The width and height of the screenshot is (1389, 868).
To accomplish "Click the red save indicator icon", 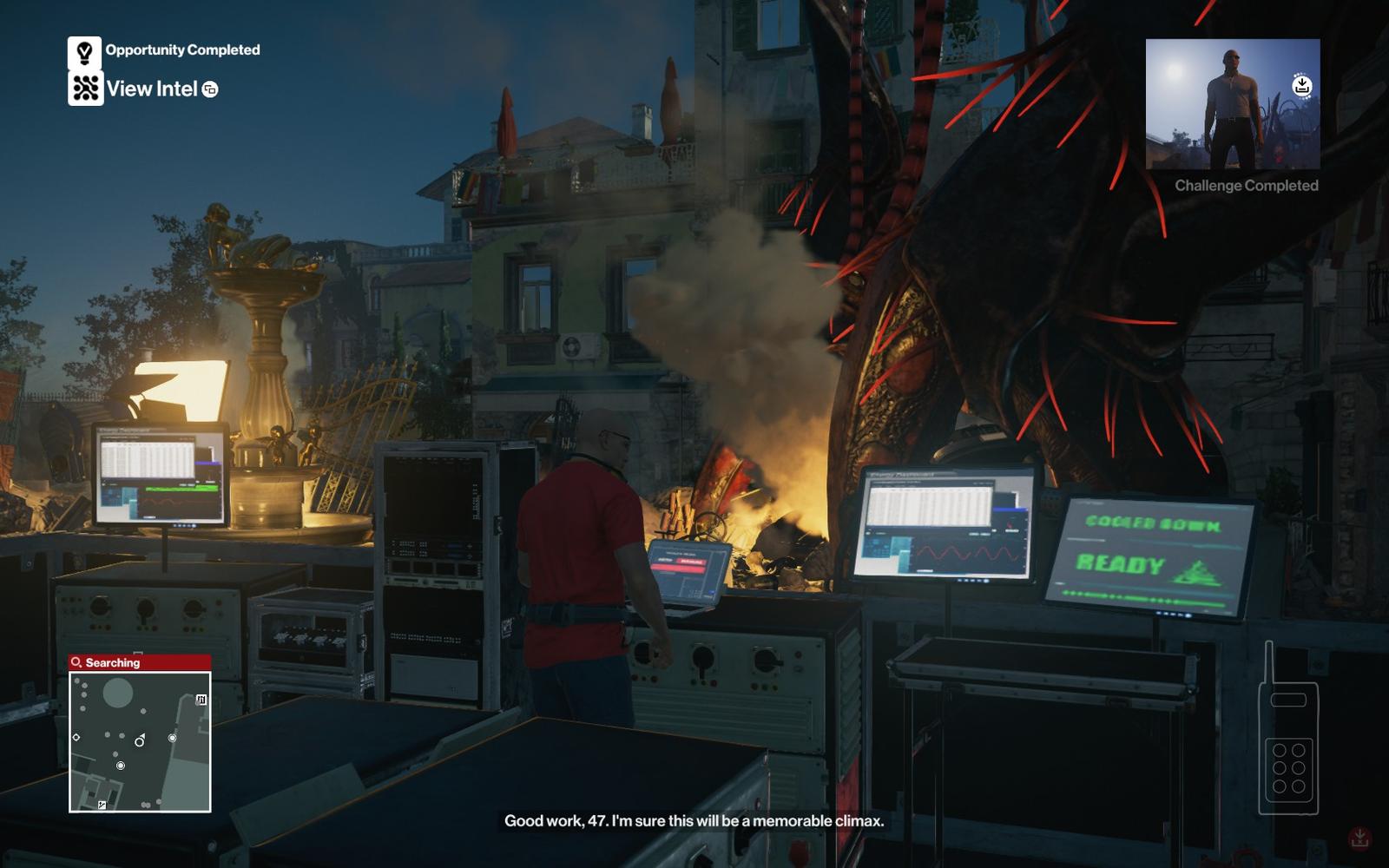I will (1359, 838).
